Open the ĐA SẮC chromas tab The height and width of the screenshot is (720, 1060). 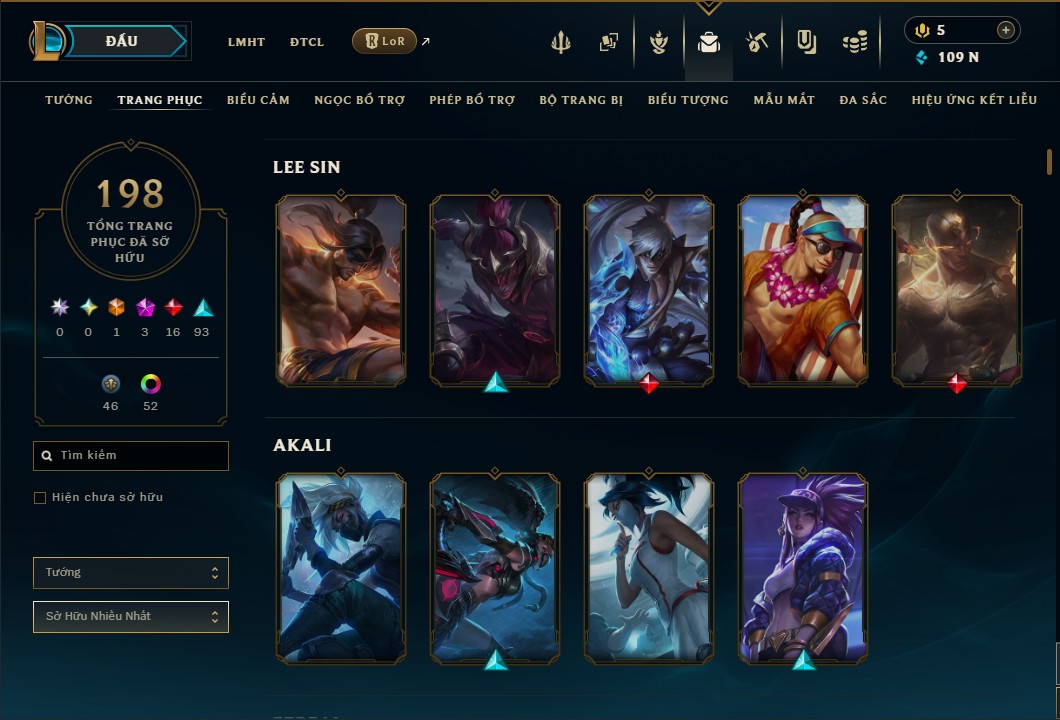pyautogui.click(x=863, y=100)
